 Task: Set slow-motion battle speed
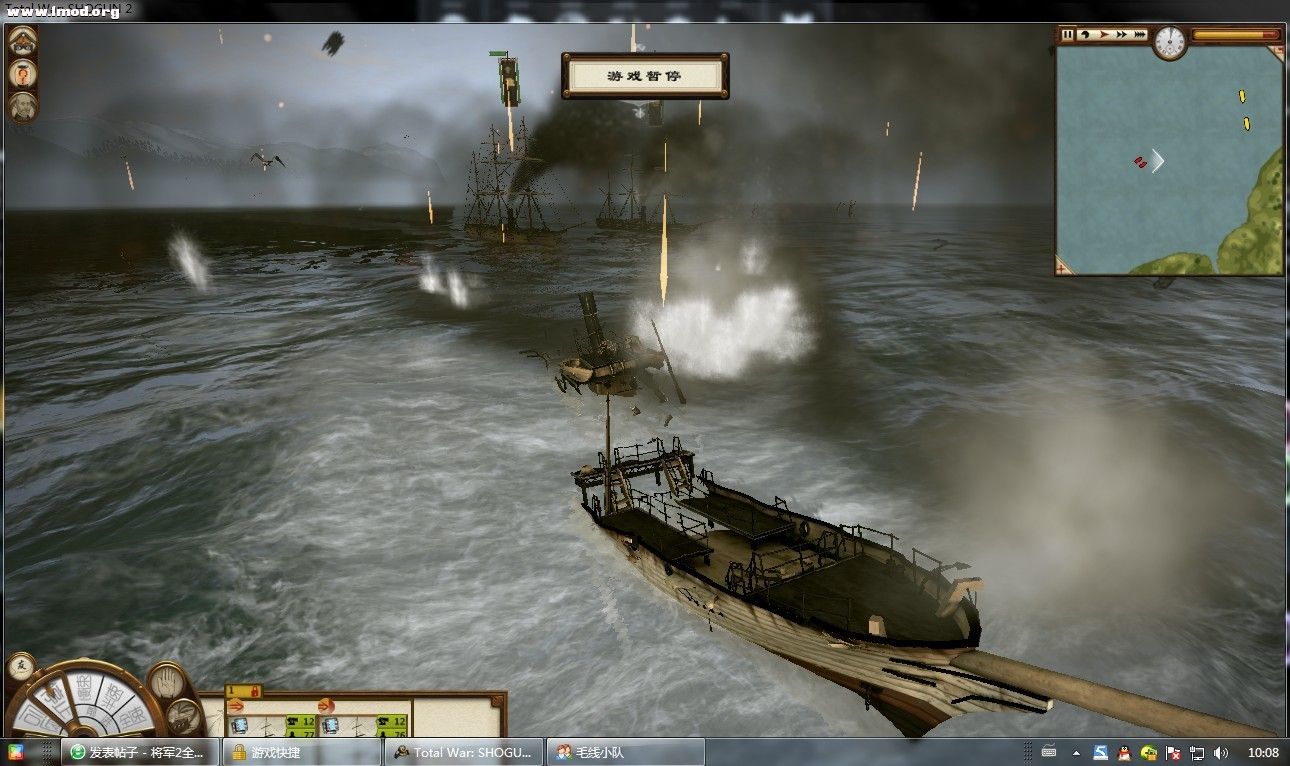point(1085,35)
